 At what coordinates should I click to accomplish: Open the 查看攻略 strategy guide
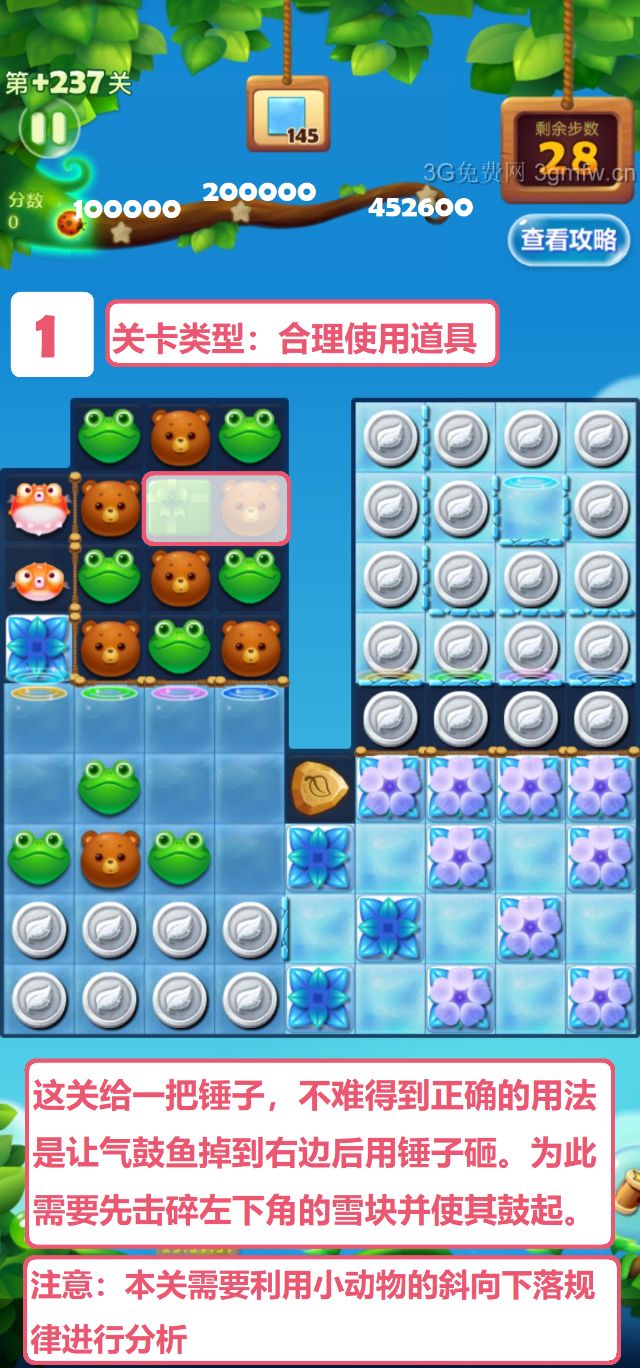tap(568, 240)
